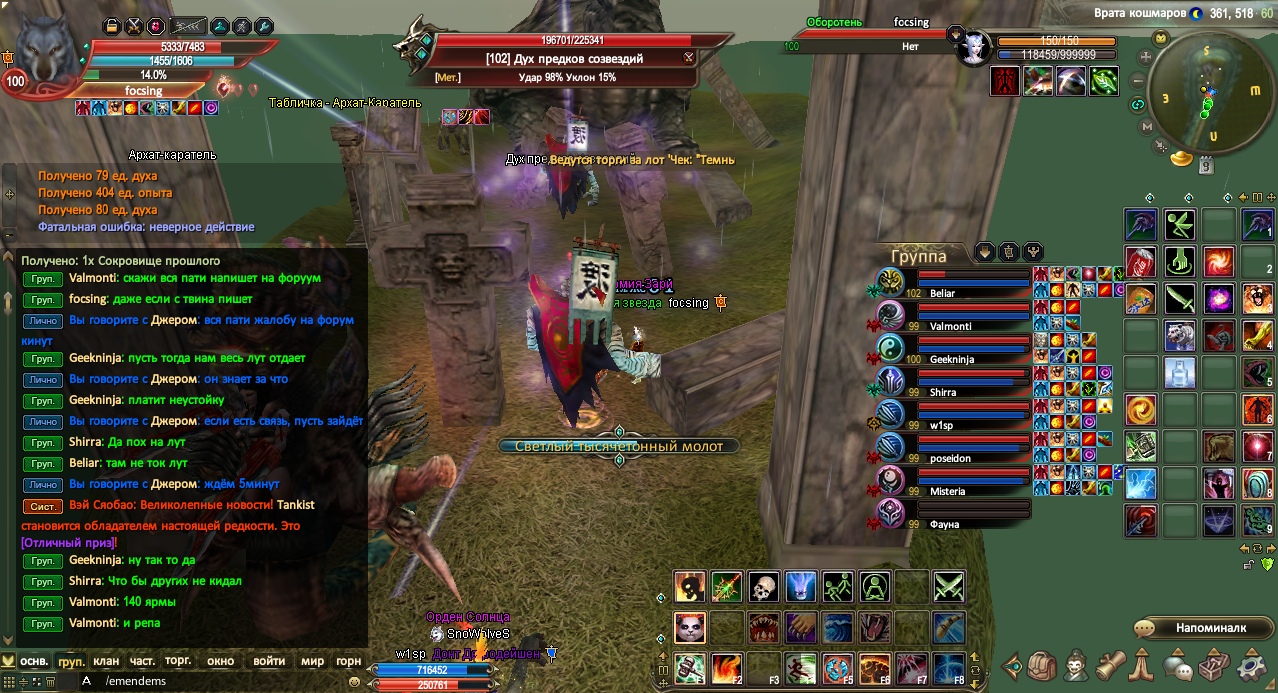Screen dimensions: 1278x693
Task: Open the backpack inventory
Action: [1044, 666]
